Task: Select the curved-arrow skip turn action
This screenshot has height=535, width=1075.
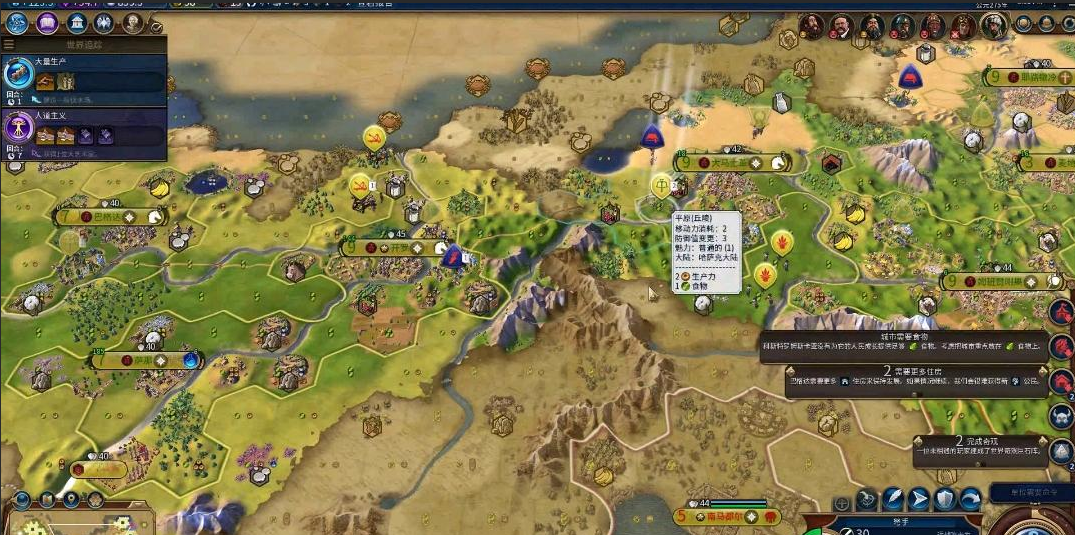Action: (970, 499)
